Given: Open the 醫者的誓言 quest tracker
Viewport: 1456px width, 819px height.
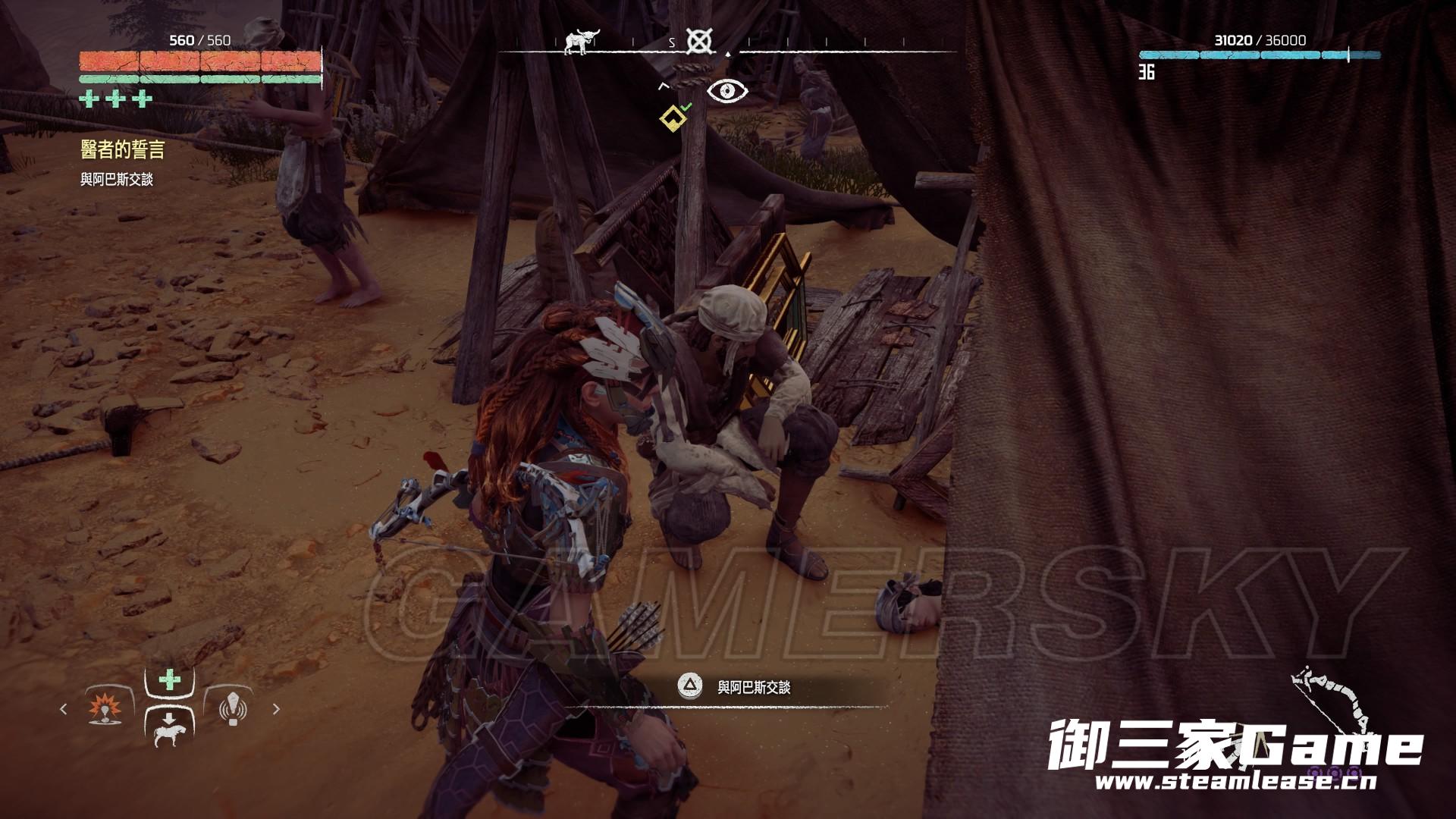Looking at the screenshot, I should point(123,150).
